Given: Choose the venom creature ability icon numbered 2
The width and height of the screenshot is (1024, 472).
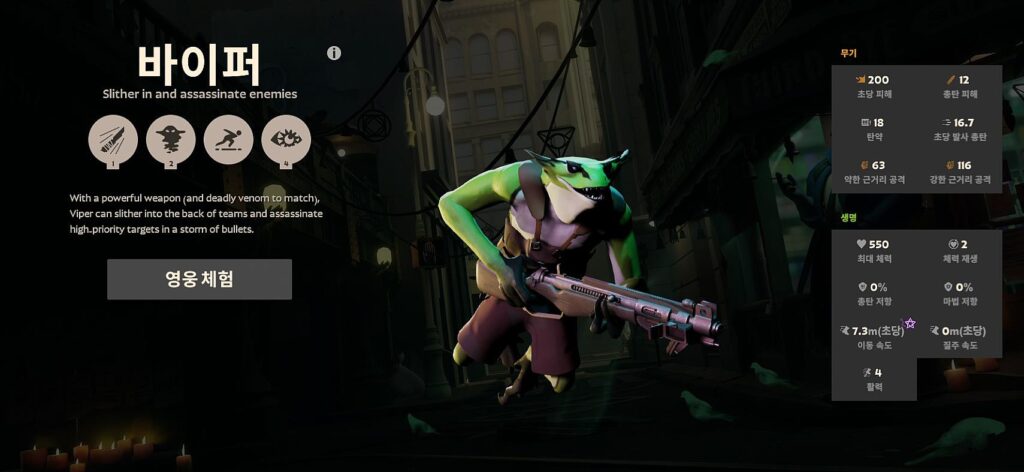Looking at the screenshot, I should pyautogui.click(x=171, y=139).
